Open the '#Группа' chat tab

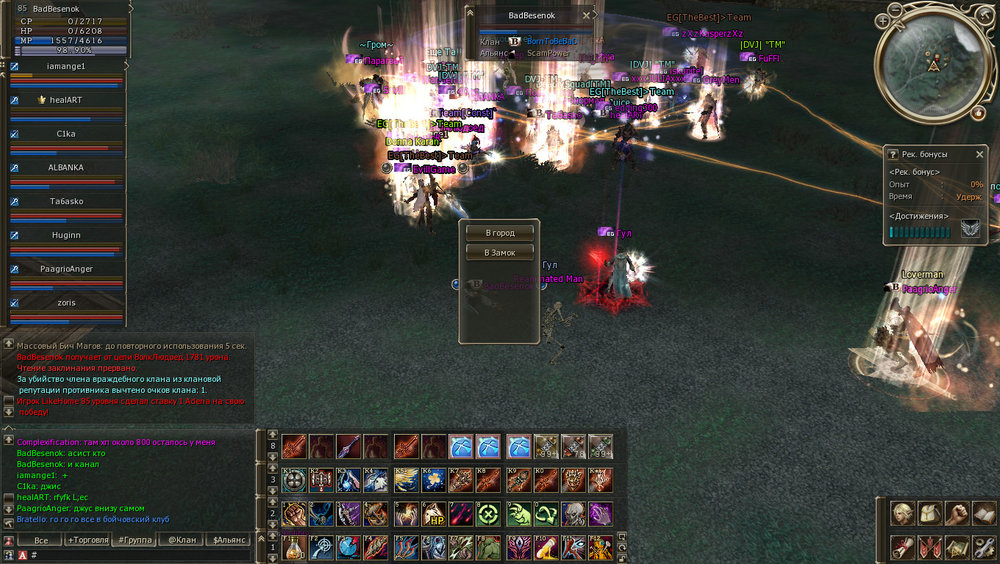tap(134, 540)
